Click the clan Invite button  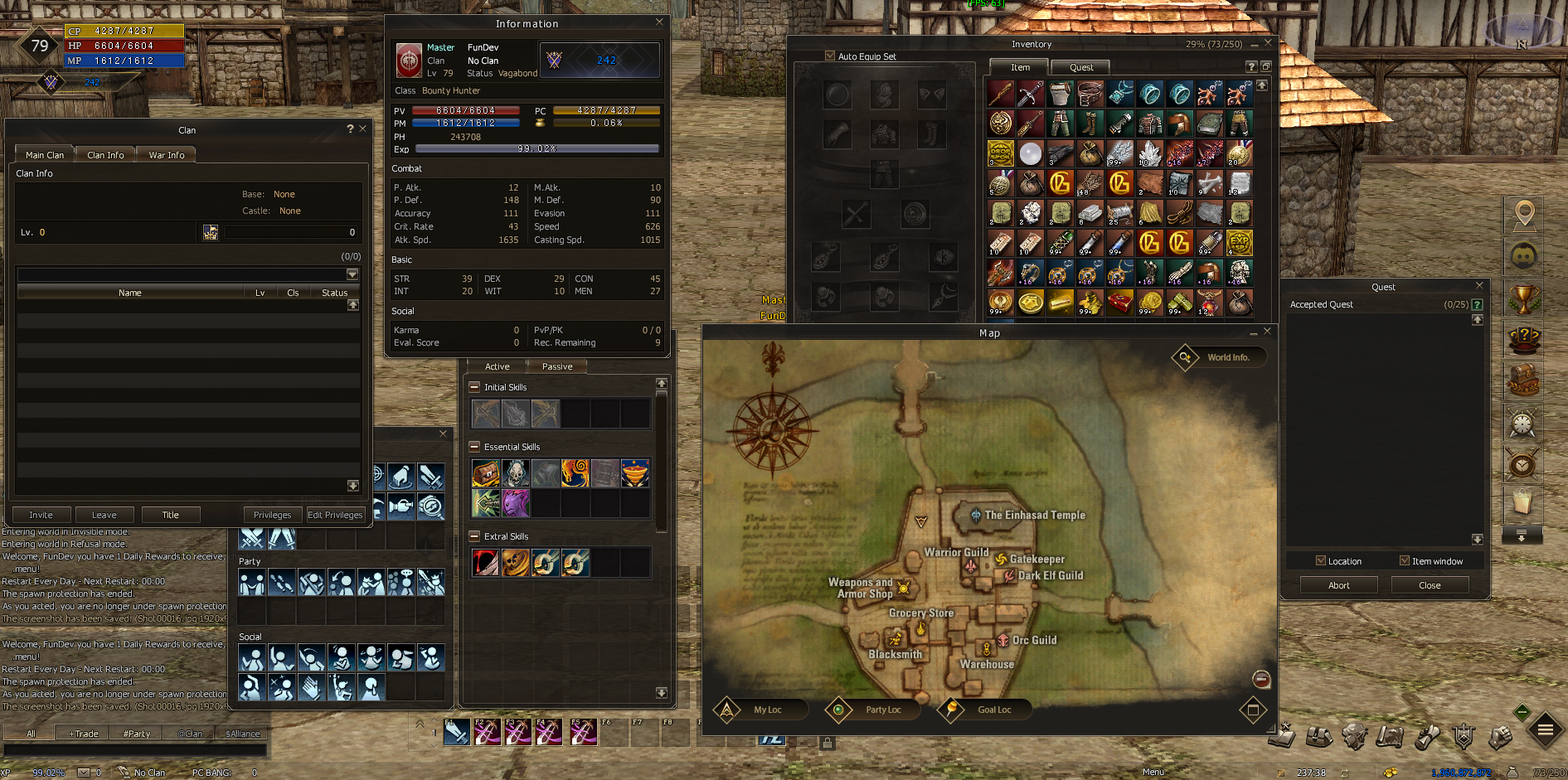coord(41,515)
